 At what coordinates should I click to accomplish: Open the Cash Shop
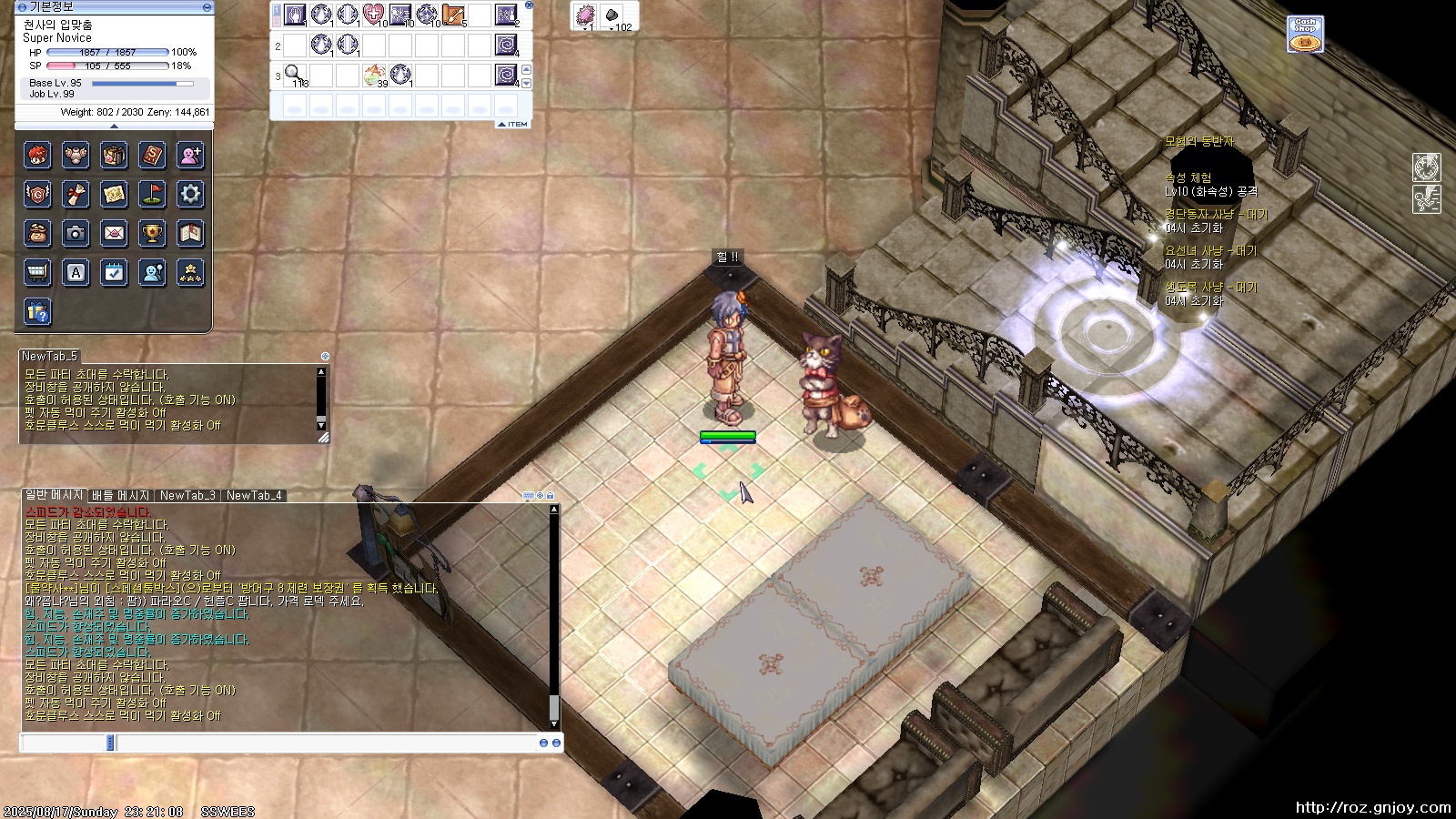(x=1305, y=35)
